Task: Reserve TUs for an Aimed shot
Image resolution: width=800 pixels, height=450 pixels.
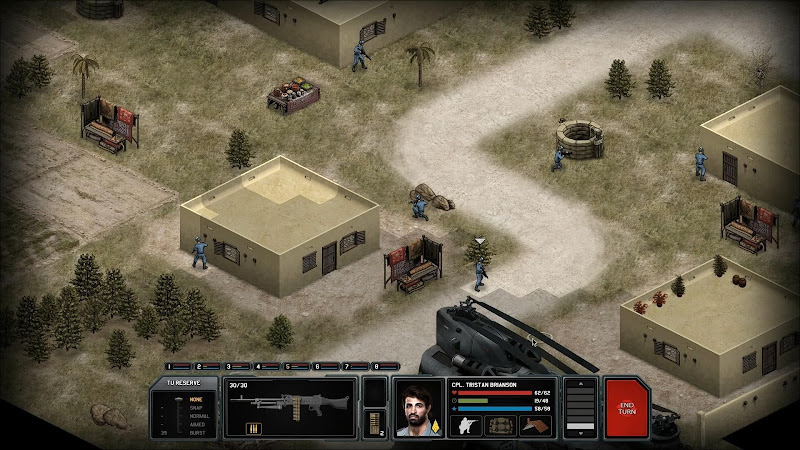Action: (196, 424)
